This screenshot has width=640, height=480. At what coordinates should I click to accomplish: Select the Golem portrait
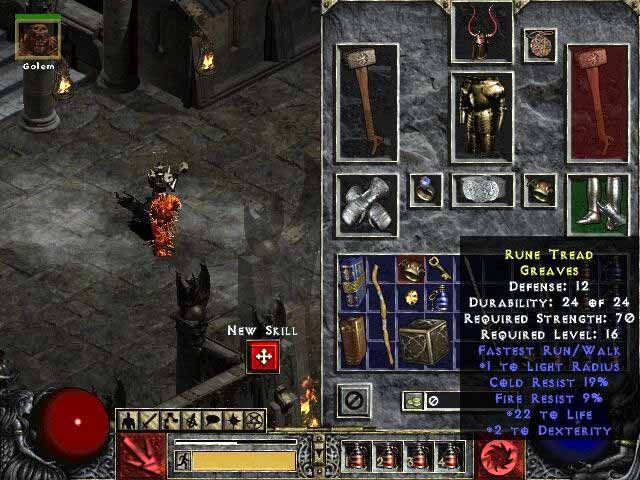tap(38, 38)
